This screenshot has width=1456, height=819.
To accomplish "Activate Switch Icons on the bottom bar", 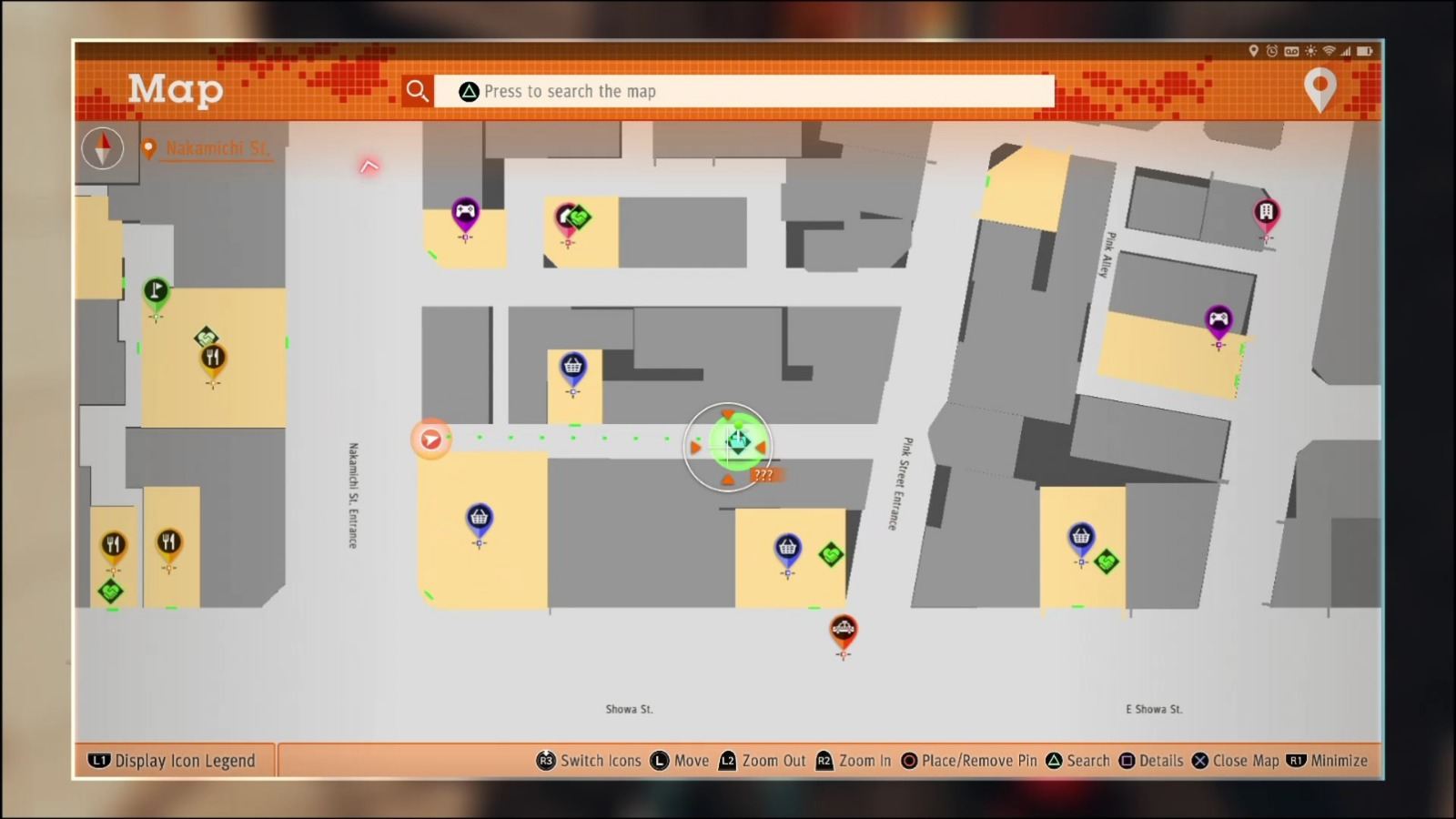I will coord(589,761).
